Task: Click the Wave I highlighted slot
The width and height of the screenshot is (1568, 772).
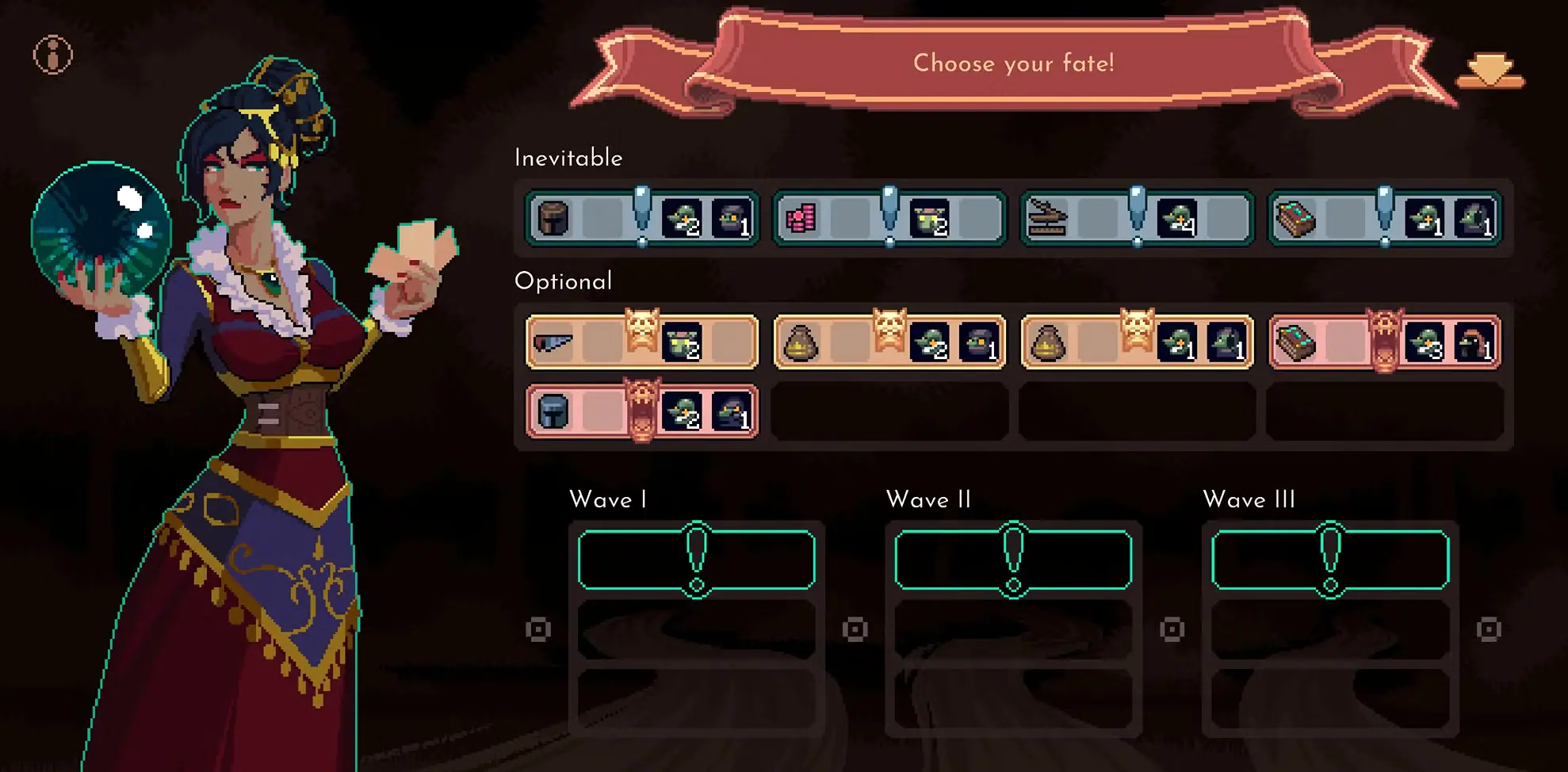Action: 697,560
